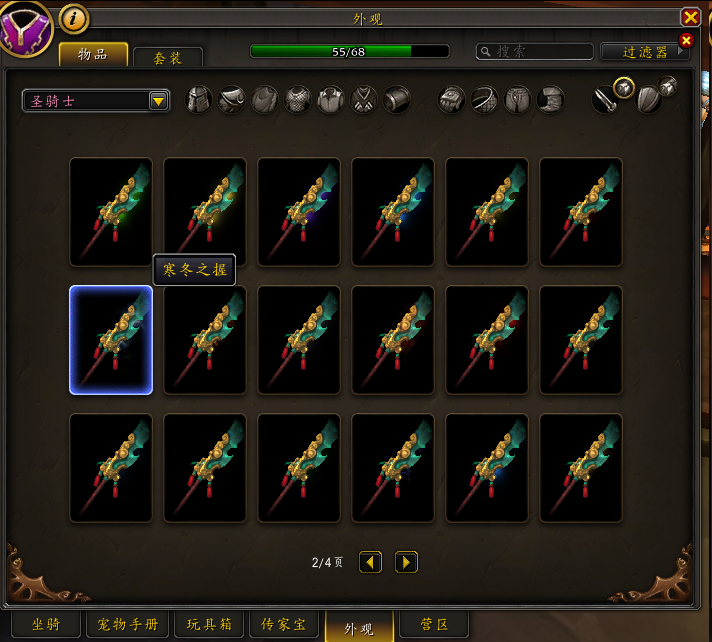Go to the previous appearance page
Screen dimensions: 712x642
click(x=370, y=562)
